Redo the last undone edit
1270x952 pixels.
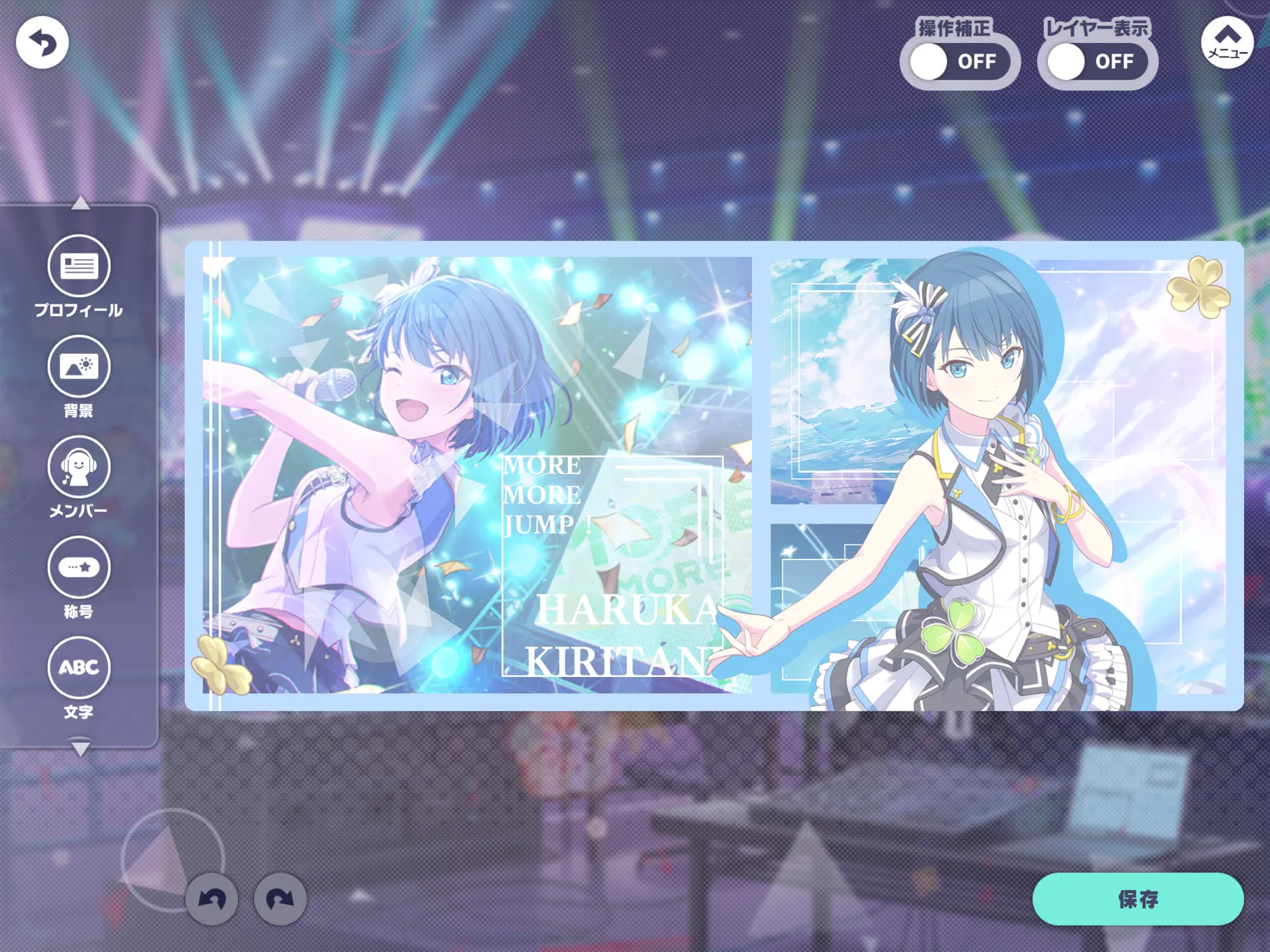click(280, 899)
